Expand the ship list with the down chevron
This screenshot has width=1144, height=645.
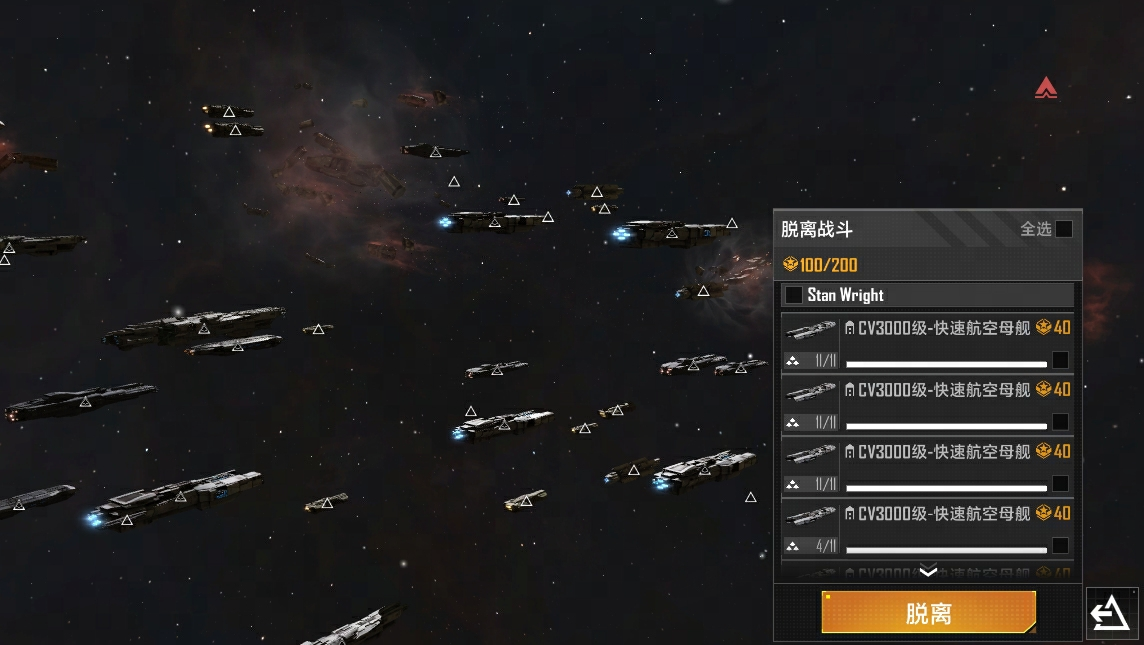(x=928, y=572)
